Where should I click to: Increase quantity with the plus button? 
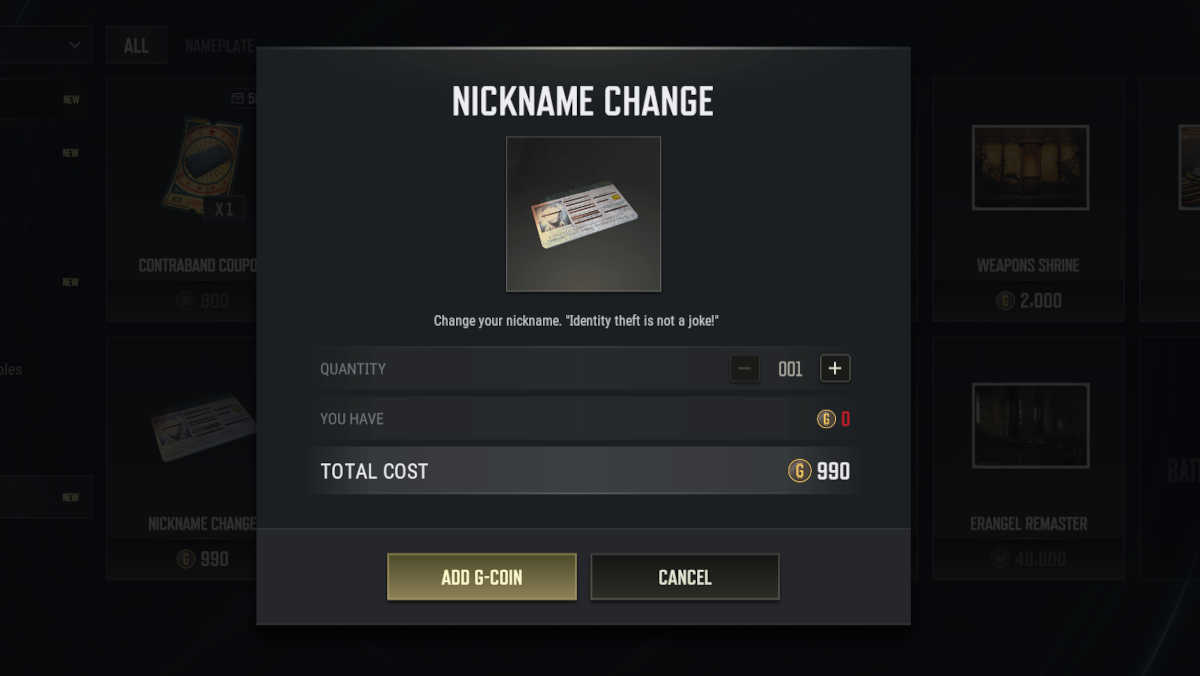[835, 368]
